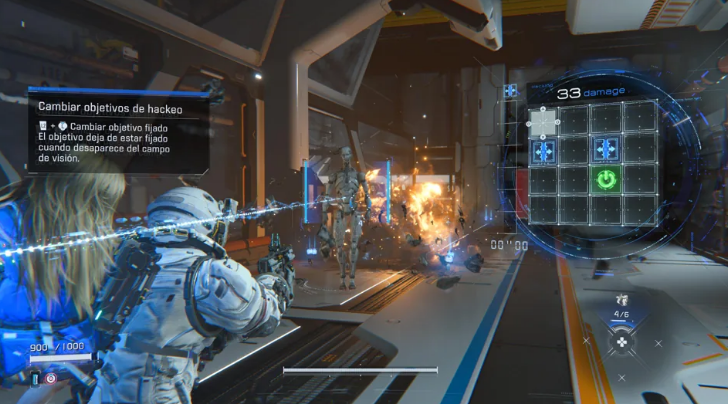Choose the blue arrow node above the green node

605,150
